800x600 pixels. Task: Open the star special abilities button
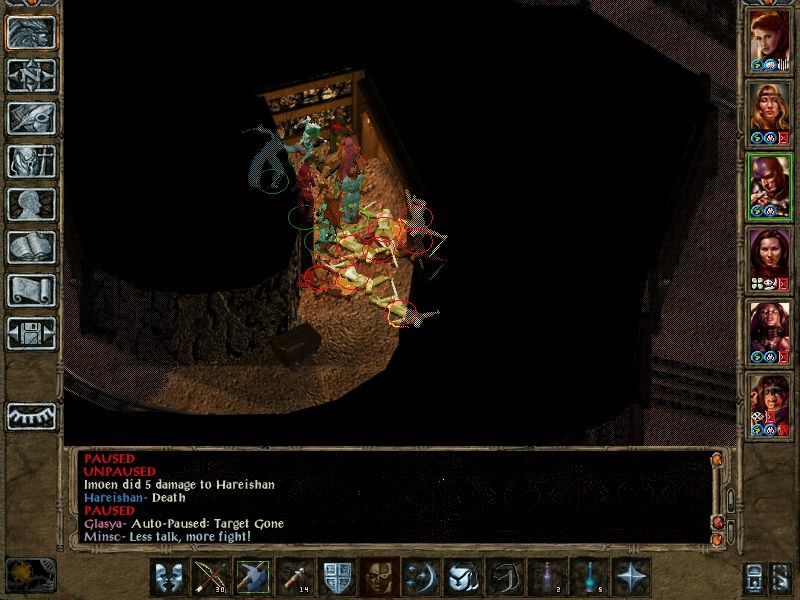(631, 577)
